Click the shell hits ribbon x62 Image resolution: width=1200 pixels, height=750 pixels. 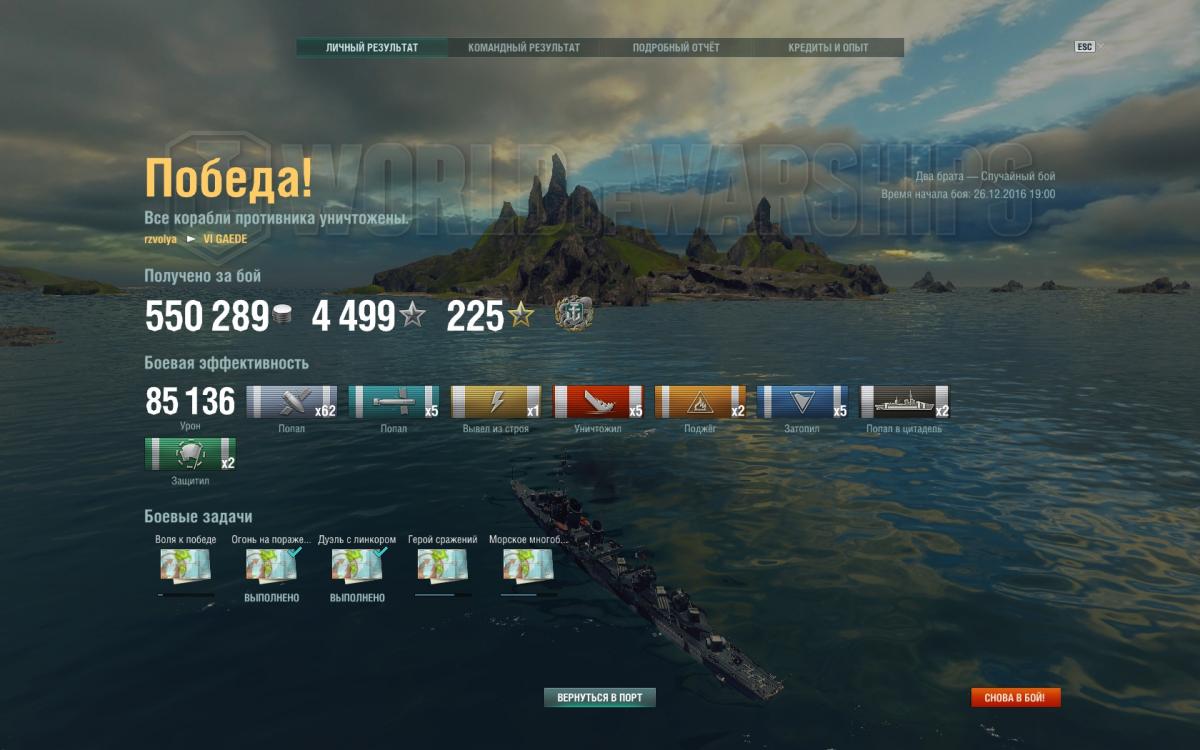292,402
